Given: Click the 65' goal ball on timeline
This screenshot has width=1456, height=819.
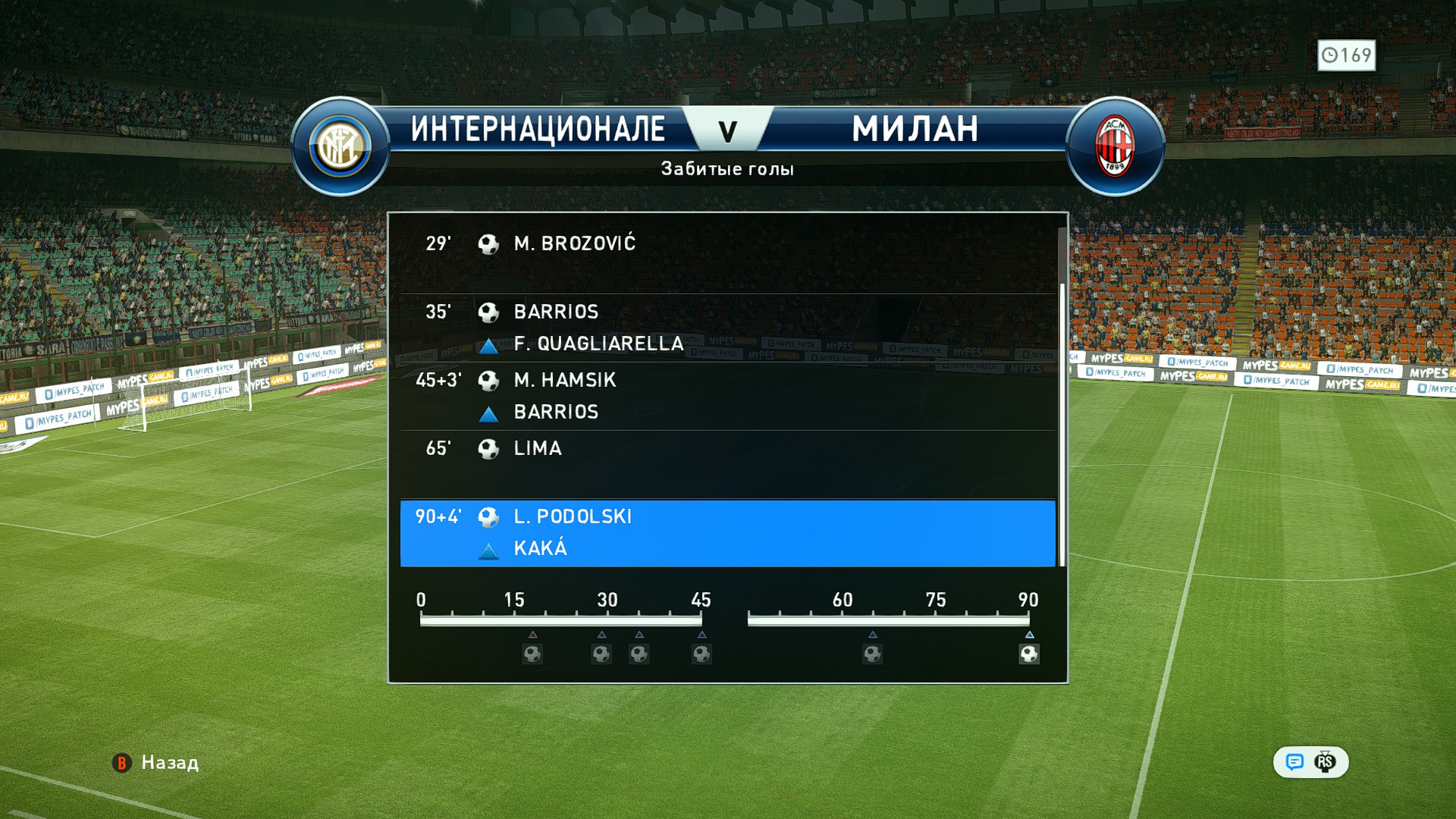Looking at the screenshot, I should tap(872, 654).
